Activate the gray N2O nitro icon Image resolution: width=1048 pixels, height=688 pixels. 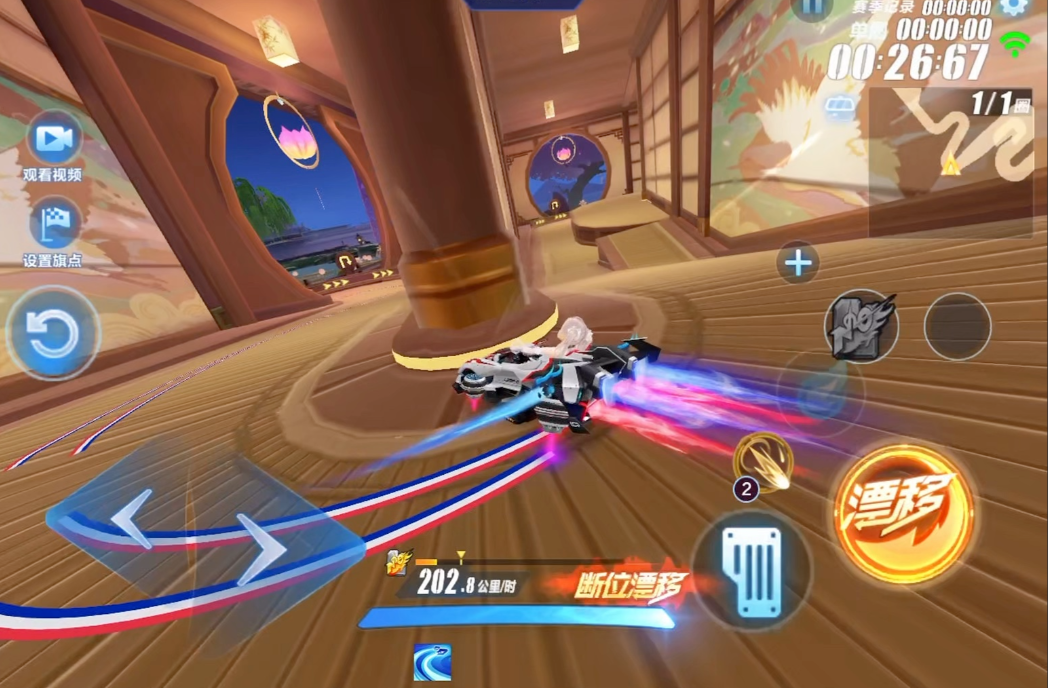pyautogui.click(x=860, y=326)
